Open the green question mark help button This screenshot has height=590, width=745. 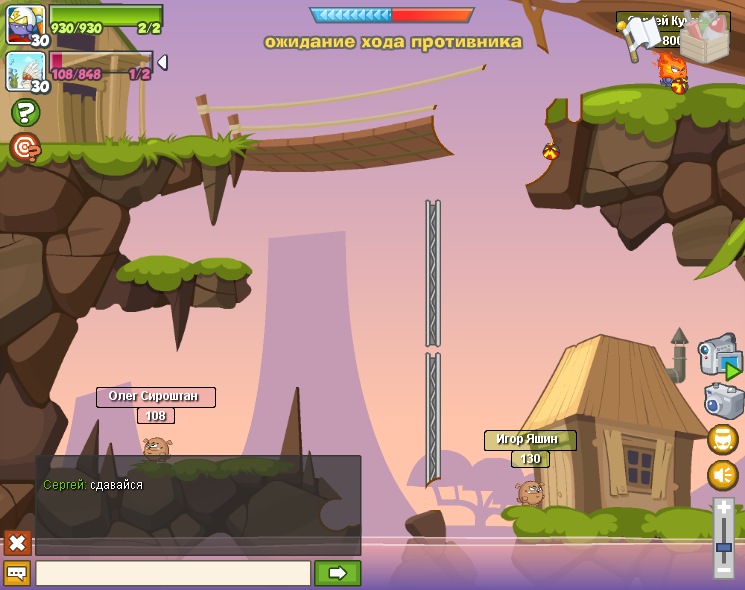coord(25,112)
